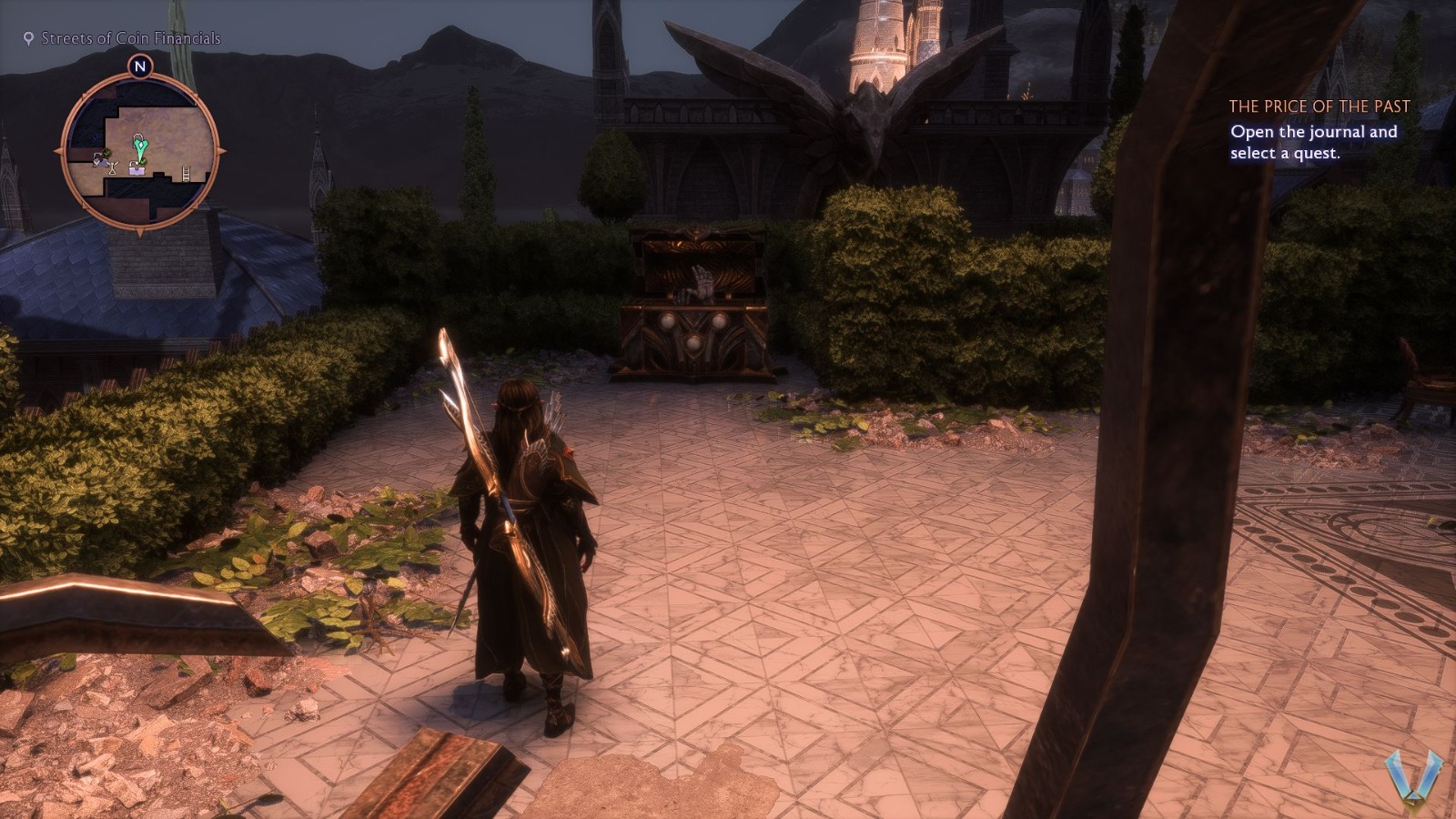1456x819 pixels.
Task: Toggle the padlock on the purple book map icon
Action: pos(132,166)
